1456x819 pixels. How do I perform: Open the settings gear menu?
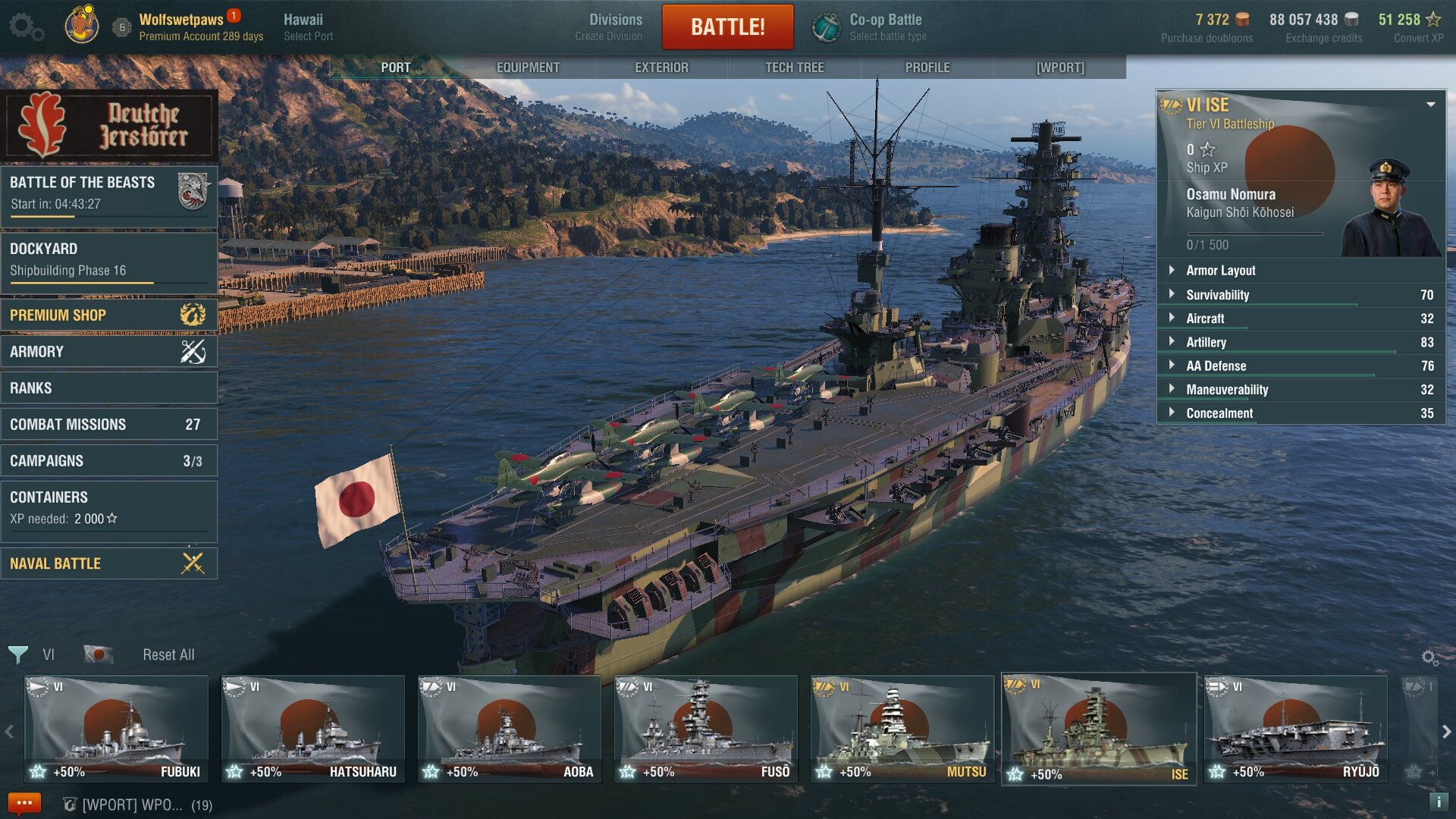coord(25,27)
